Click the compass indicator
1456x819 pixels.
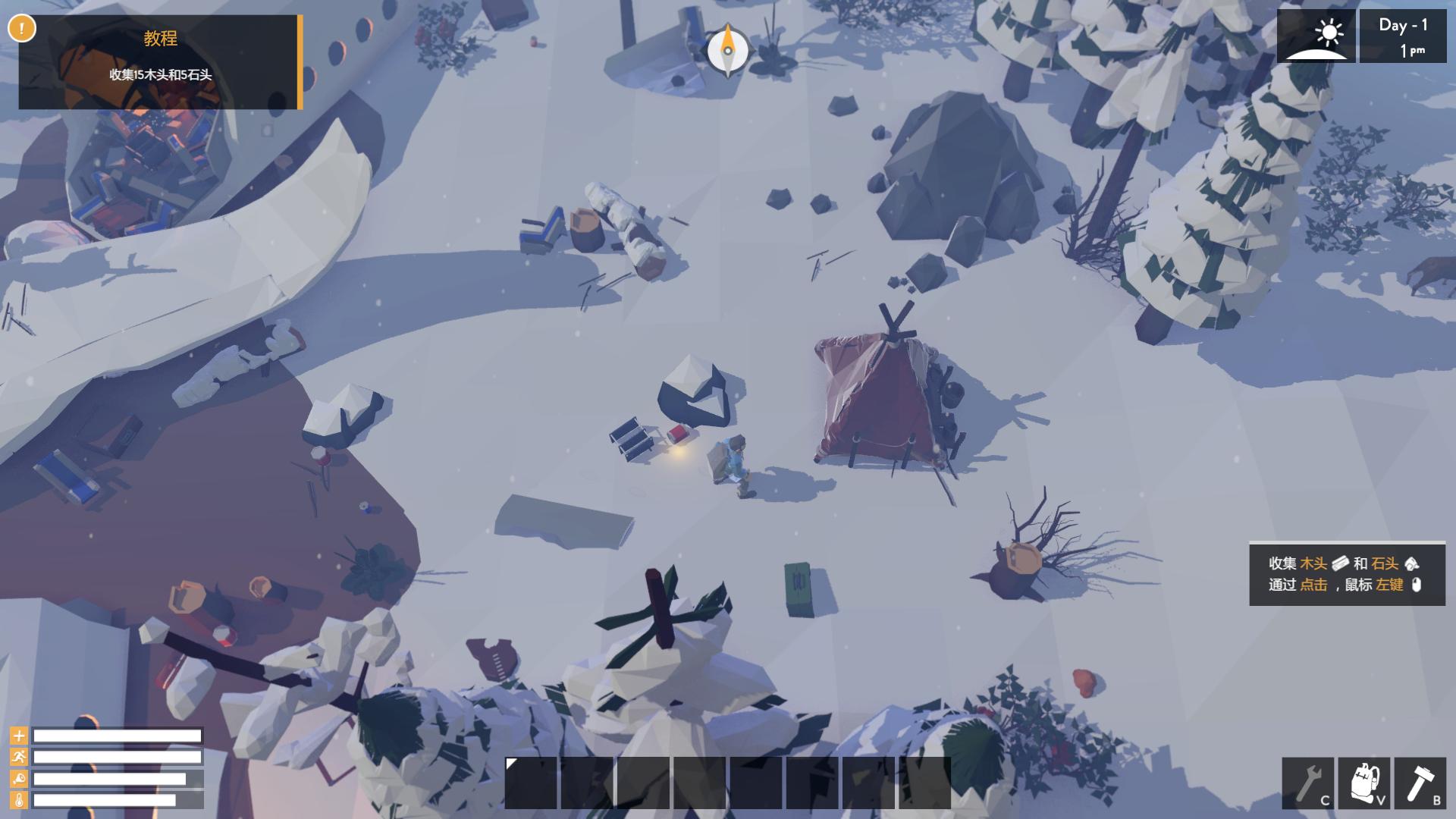728,50
